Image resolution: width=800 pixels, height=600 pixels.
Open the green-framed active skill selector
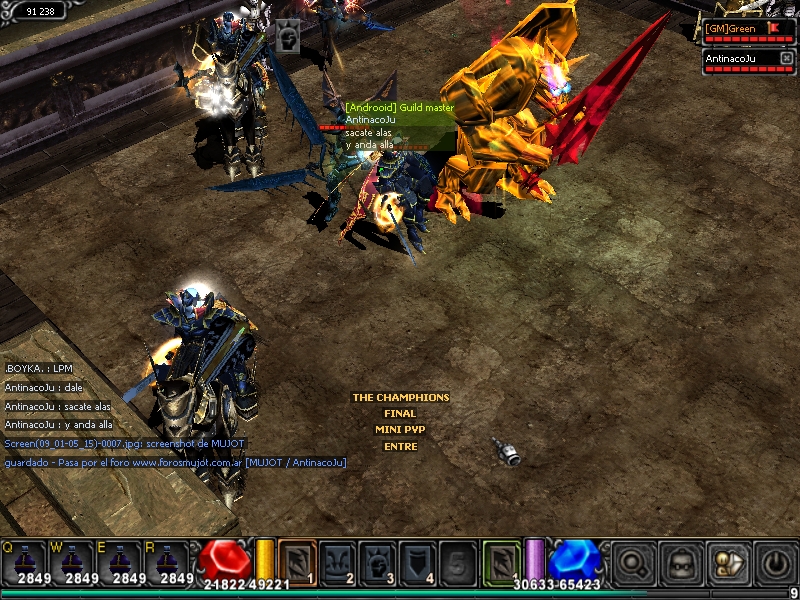[x=501, y=561]
